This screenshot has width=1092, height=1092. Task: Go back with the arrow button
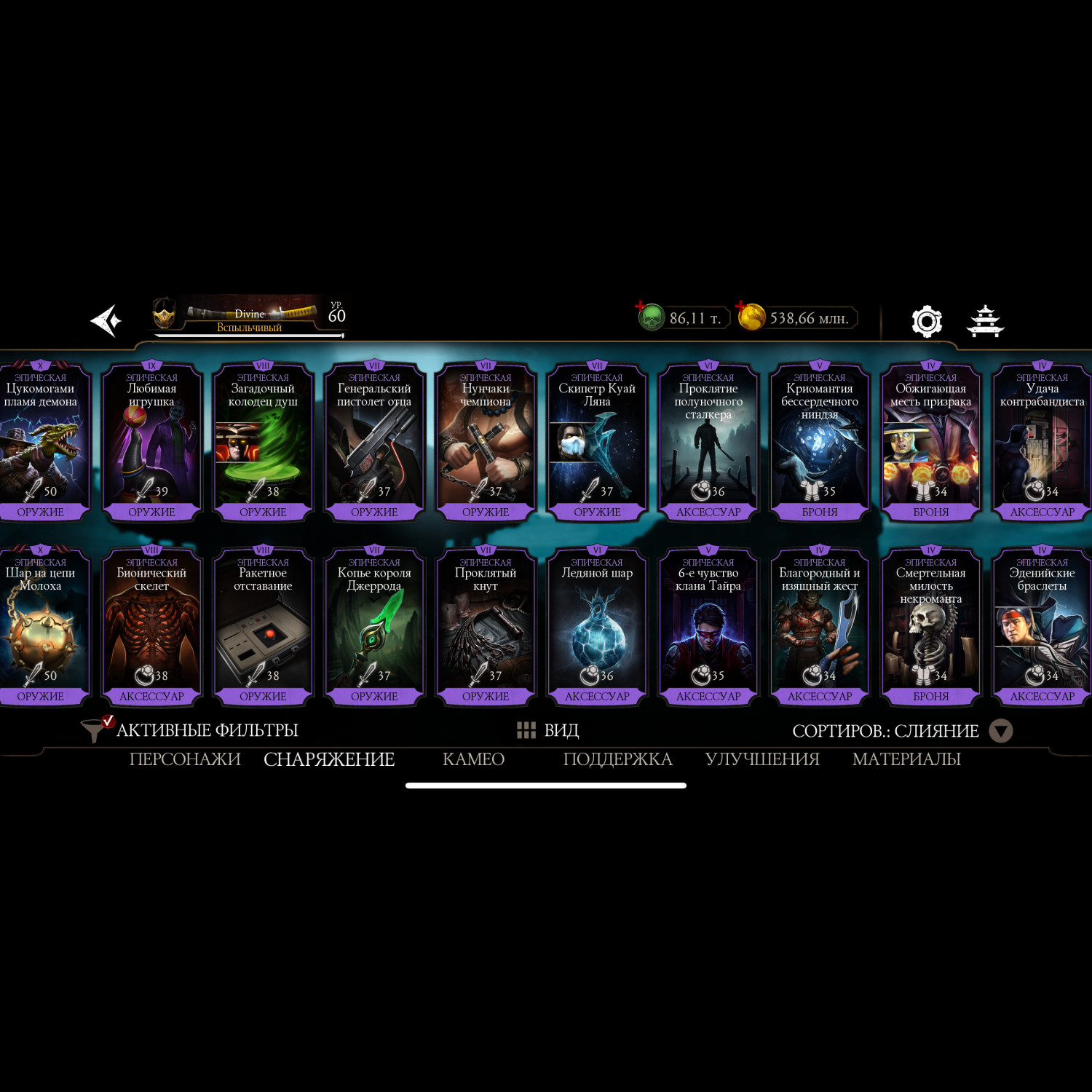[106, 321]
